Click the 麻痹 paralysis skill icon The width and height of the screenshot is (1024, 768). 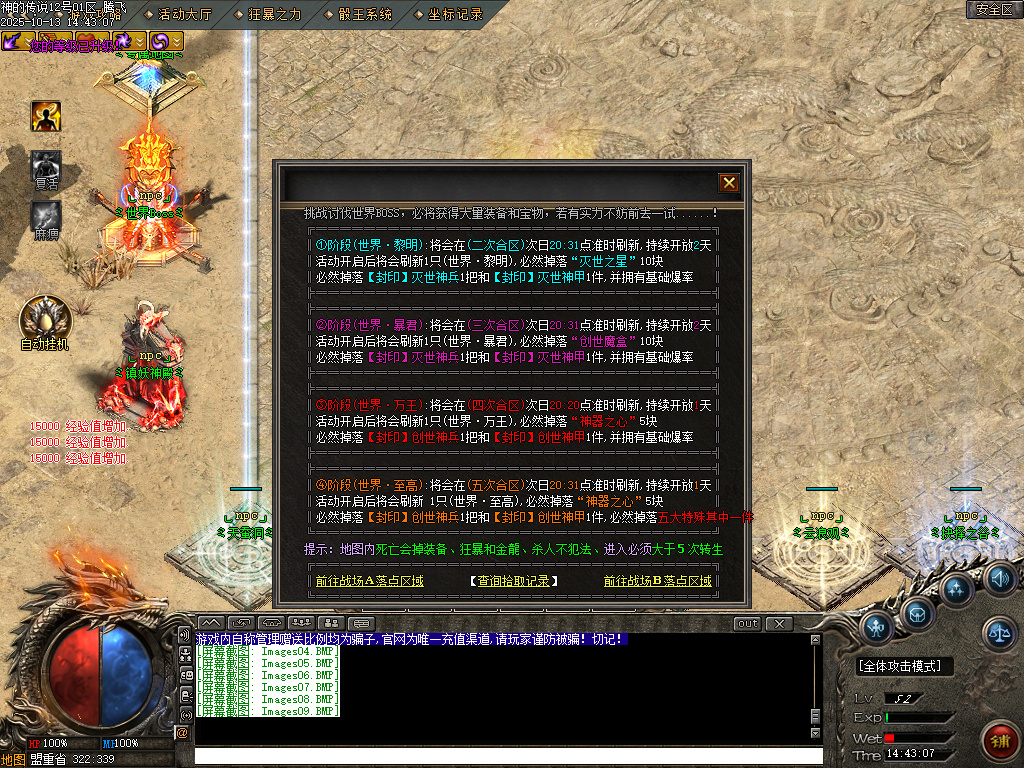[46, 216]
